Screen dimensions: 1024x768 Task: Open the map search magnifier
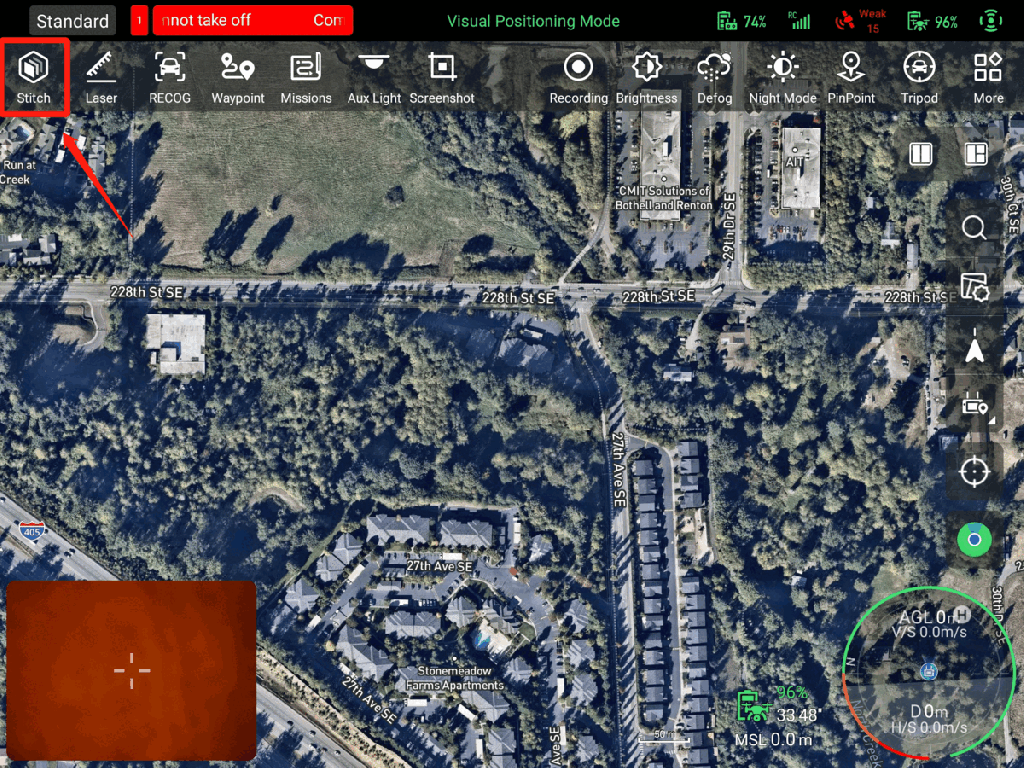(974, 228)
